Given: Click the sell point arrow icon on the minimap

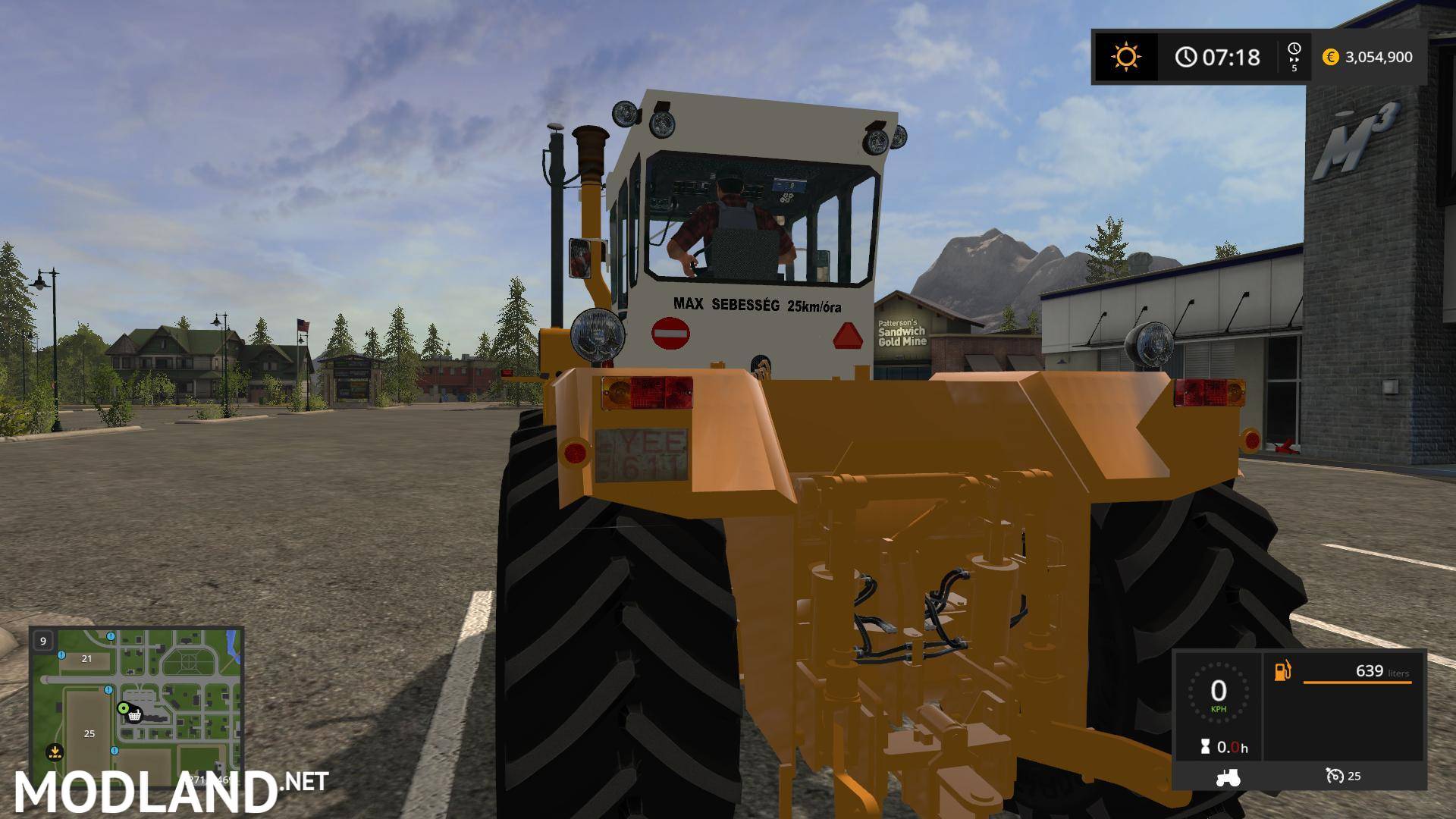Looking at the screenshot, I should tap(55, 752).
